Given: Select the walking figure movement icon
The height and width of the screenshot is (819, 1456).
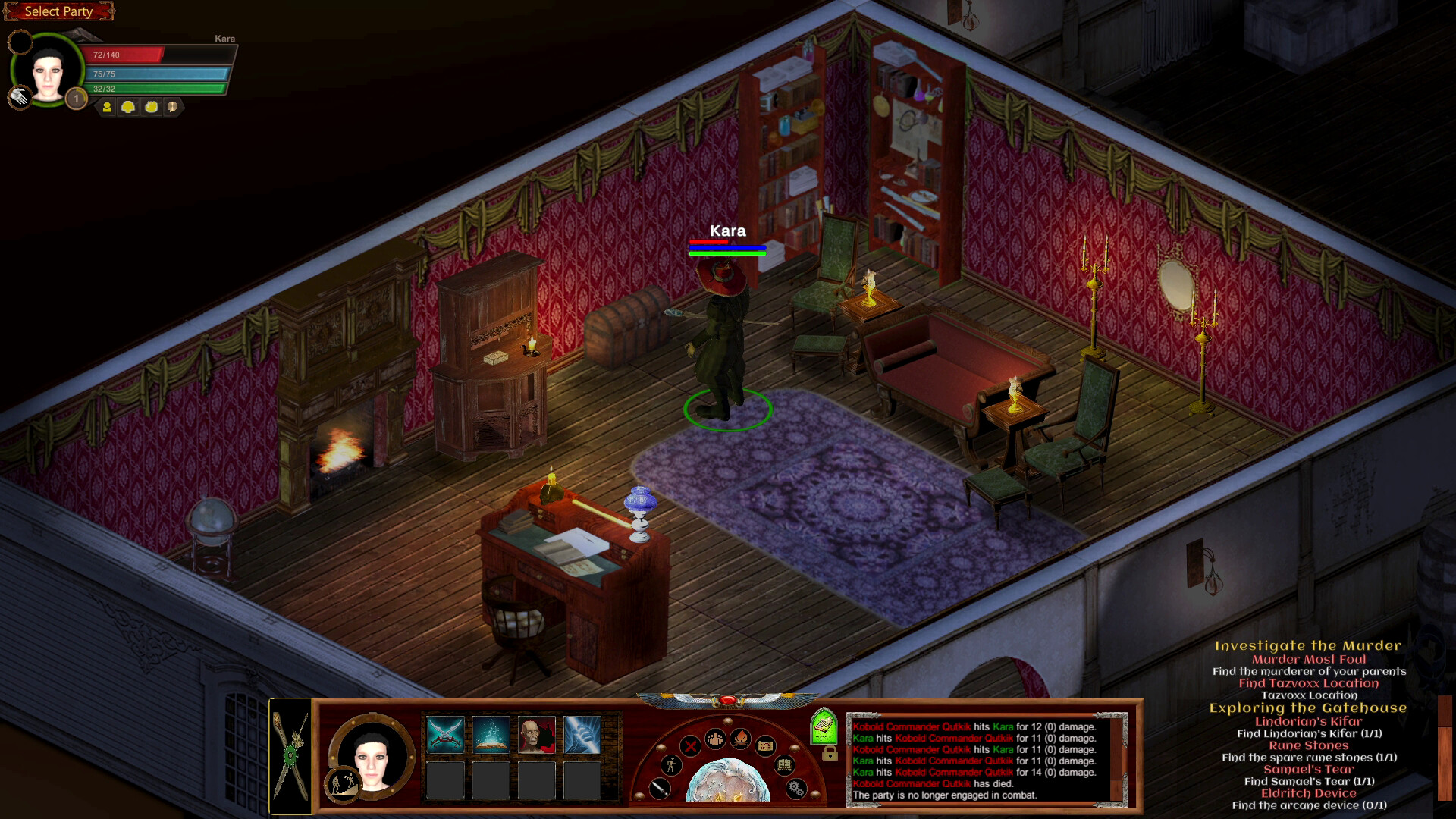Looking at the screenshot, I should click(x=670, y=766).
